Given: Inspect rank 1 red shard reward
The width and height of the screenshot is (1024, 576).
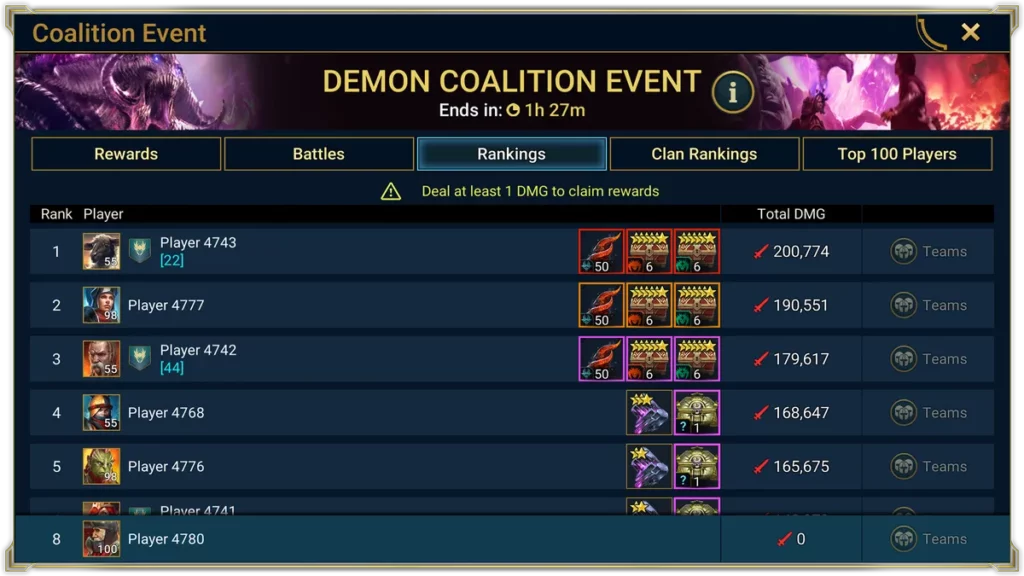Looking at the screenshot, I should click(x=601, y=251).
